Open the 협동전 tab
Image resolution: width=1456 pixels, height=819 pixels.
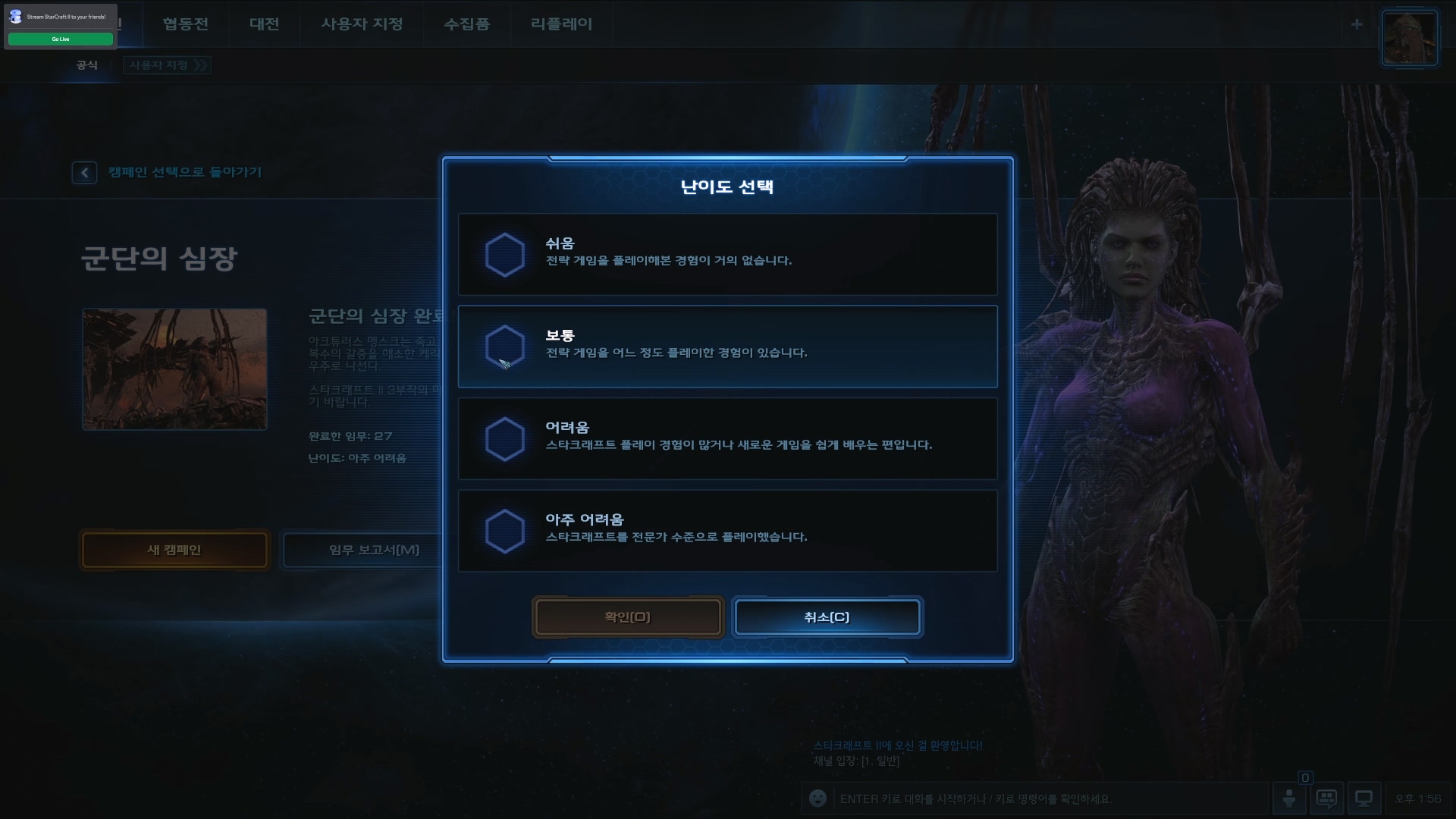pos(185,24)
